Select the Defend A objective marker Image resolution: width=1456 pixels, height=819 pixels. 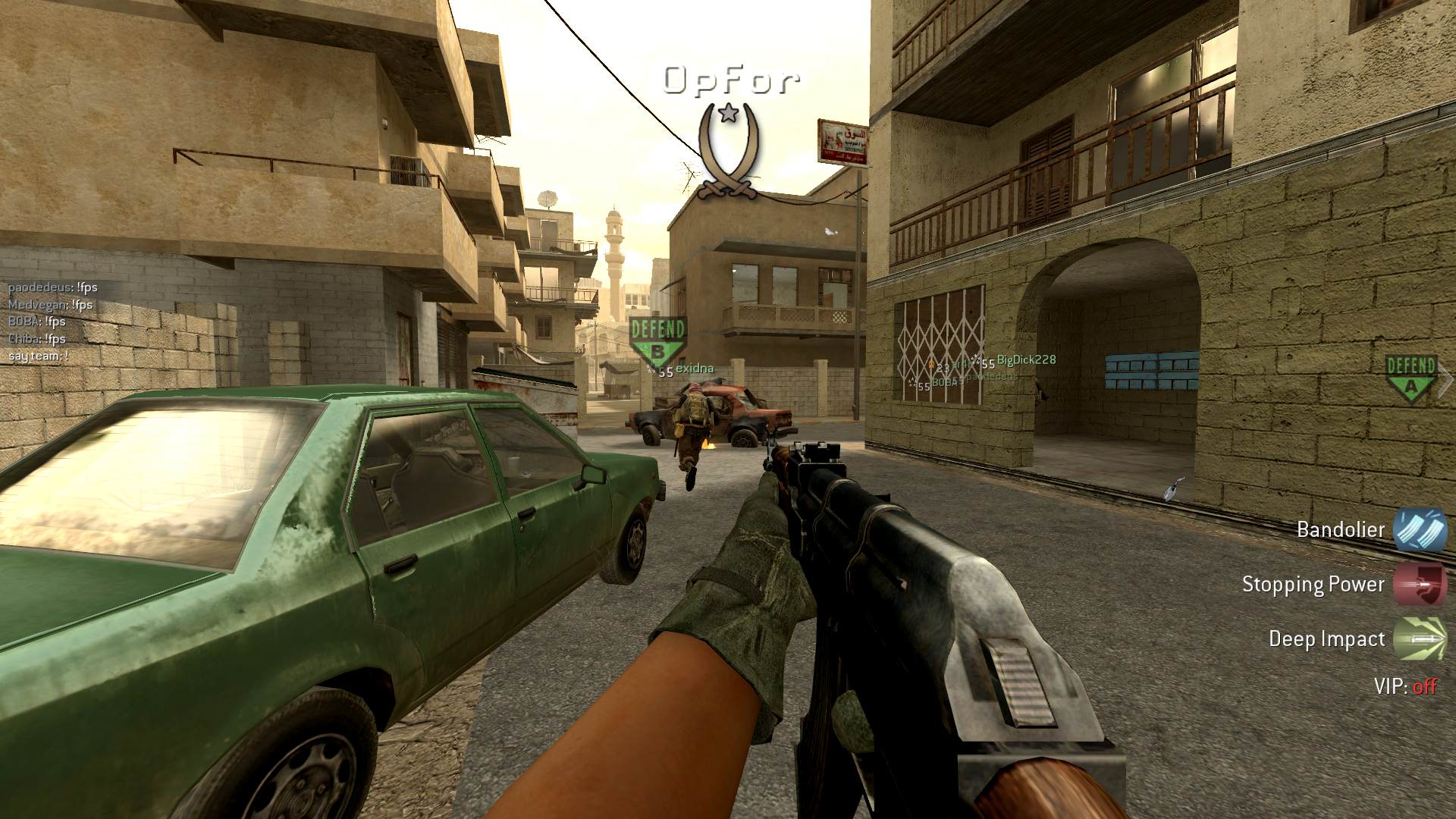(1410, 378)
